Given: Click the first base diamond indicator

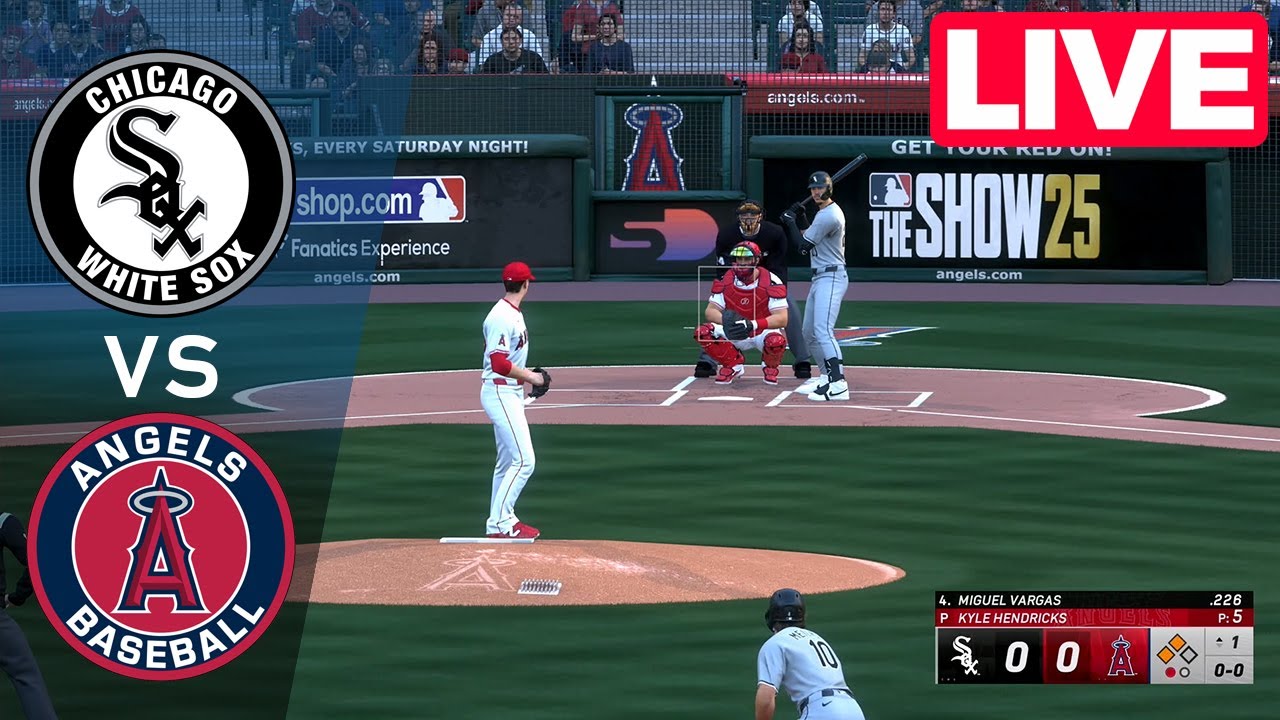Looking at the screenshot, I should coord(1187,654).
